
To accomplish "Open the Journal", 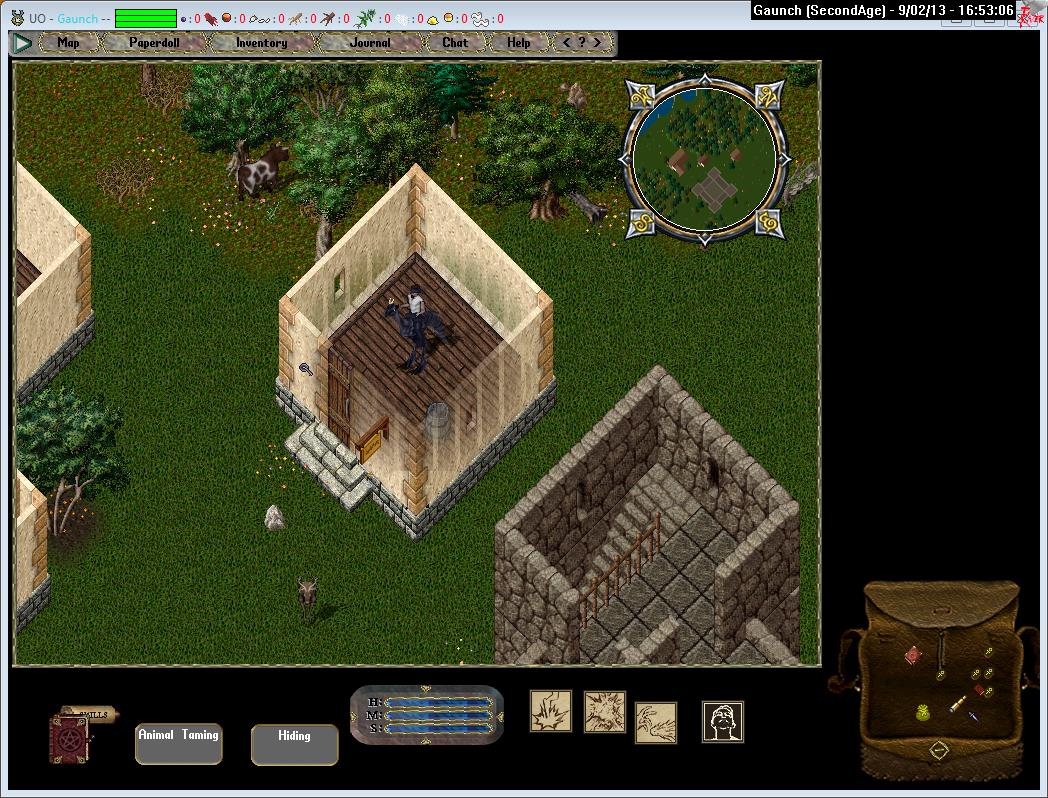I will point(370,43).
